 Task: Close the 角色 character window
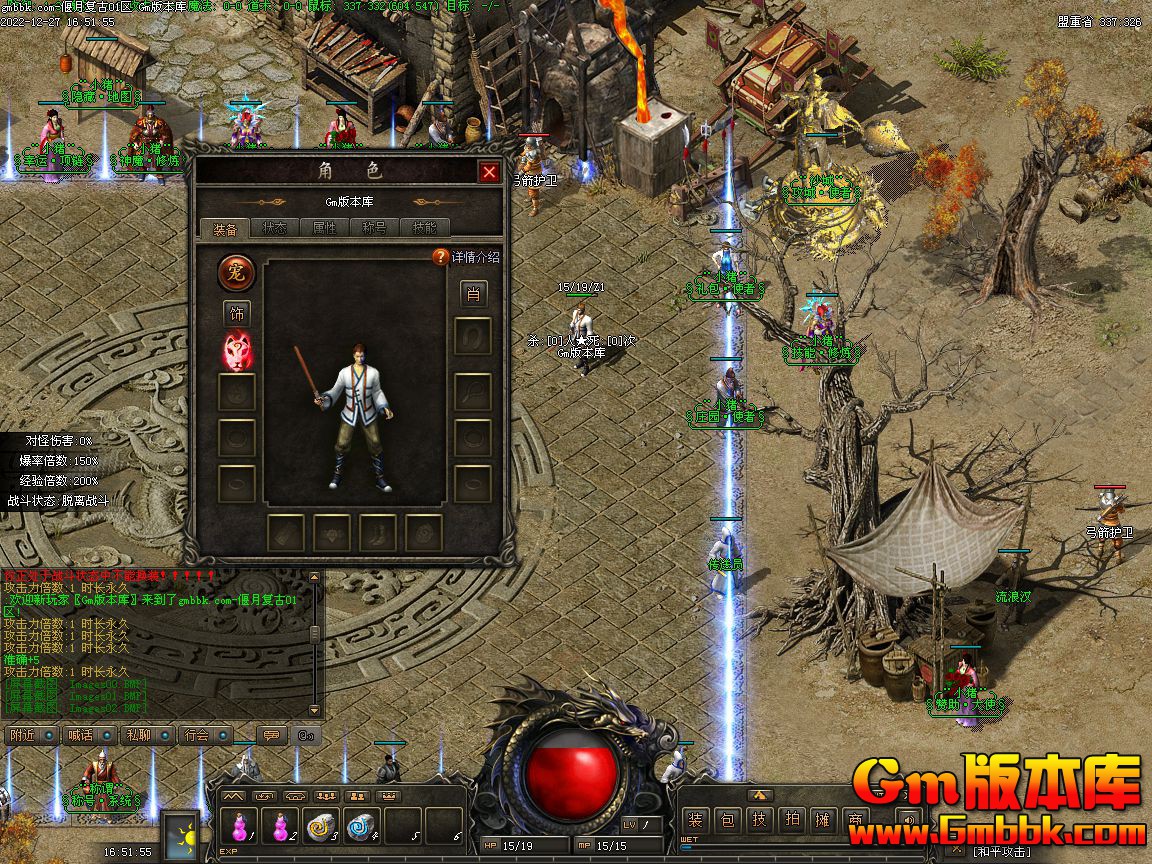pyautogui.click(x=489, y=172)
